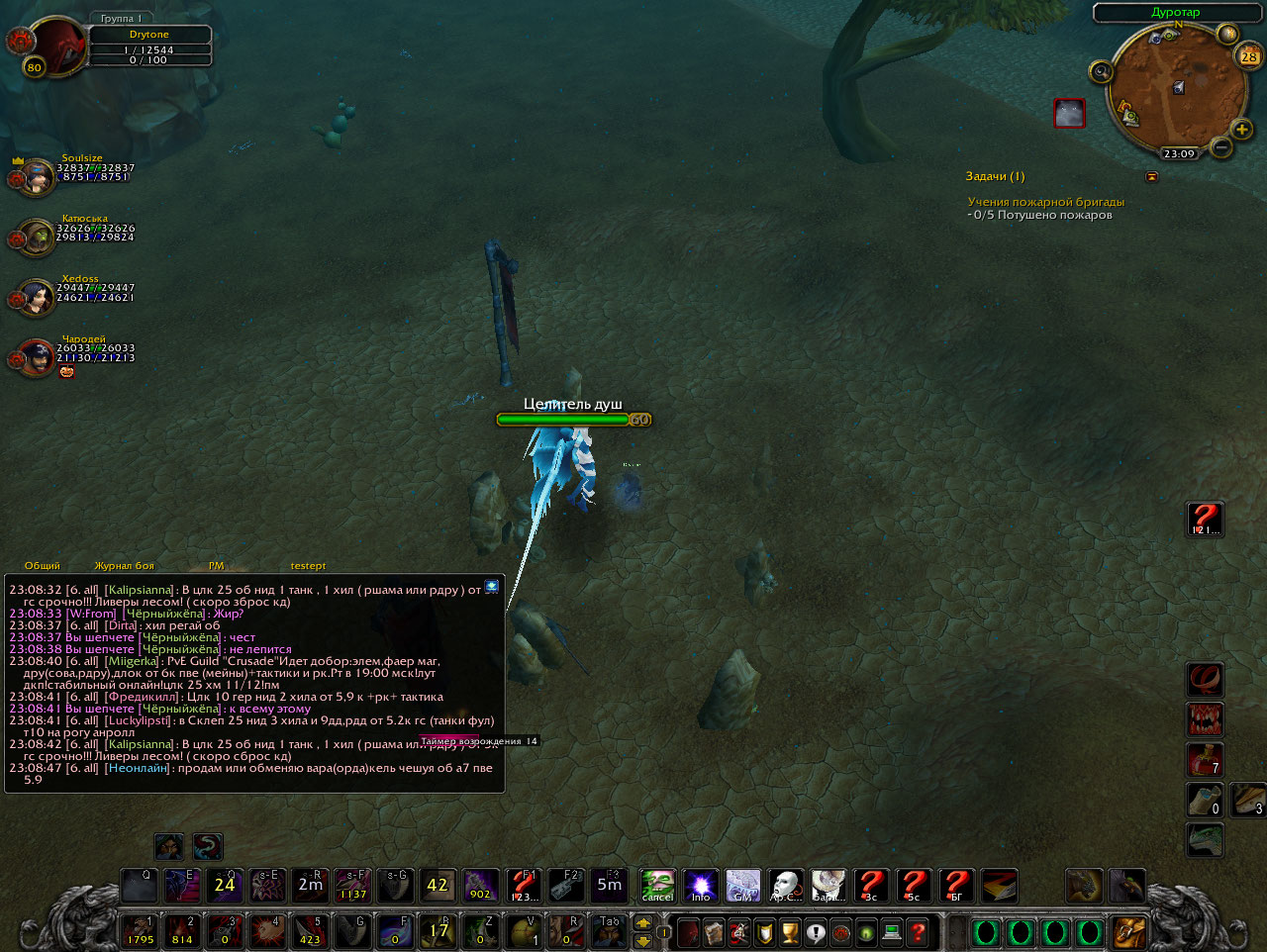Screen dimensions: 1267x952
Task: Open the calendar showing day 28
Action: (x=1249, y=55)
